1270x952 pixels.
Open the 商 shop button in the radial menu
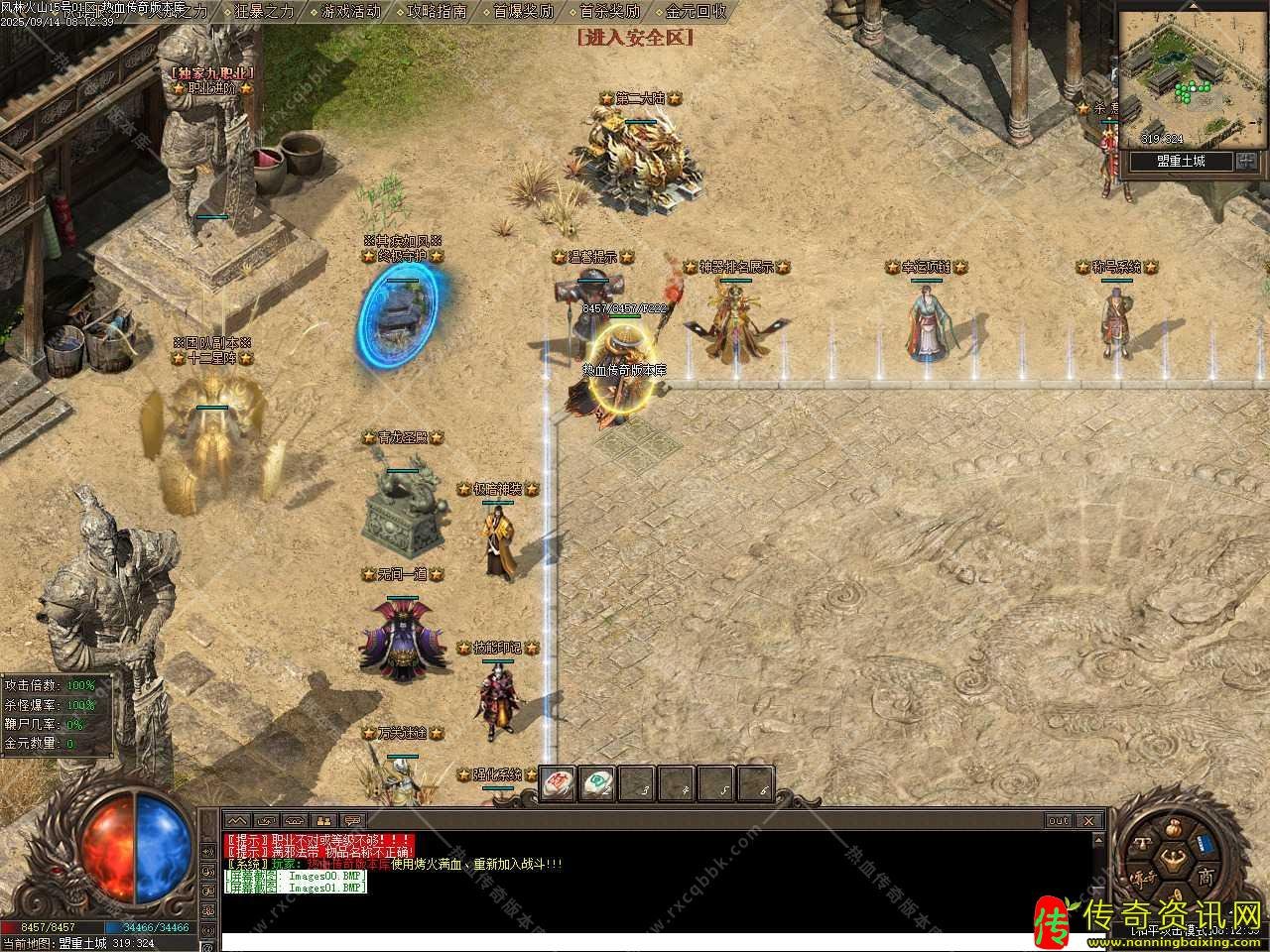(x=1205, y=877)
